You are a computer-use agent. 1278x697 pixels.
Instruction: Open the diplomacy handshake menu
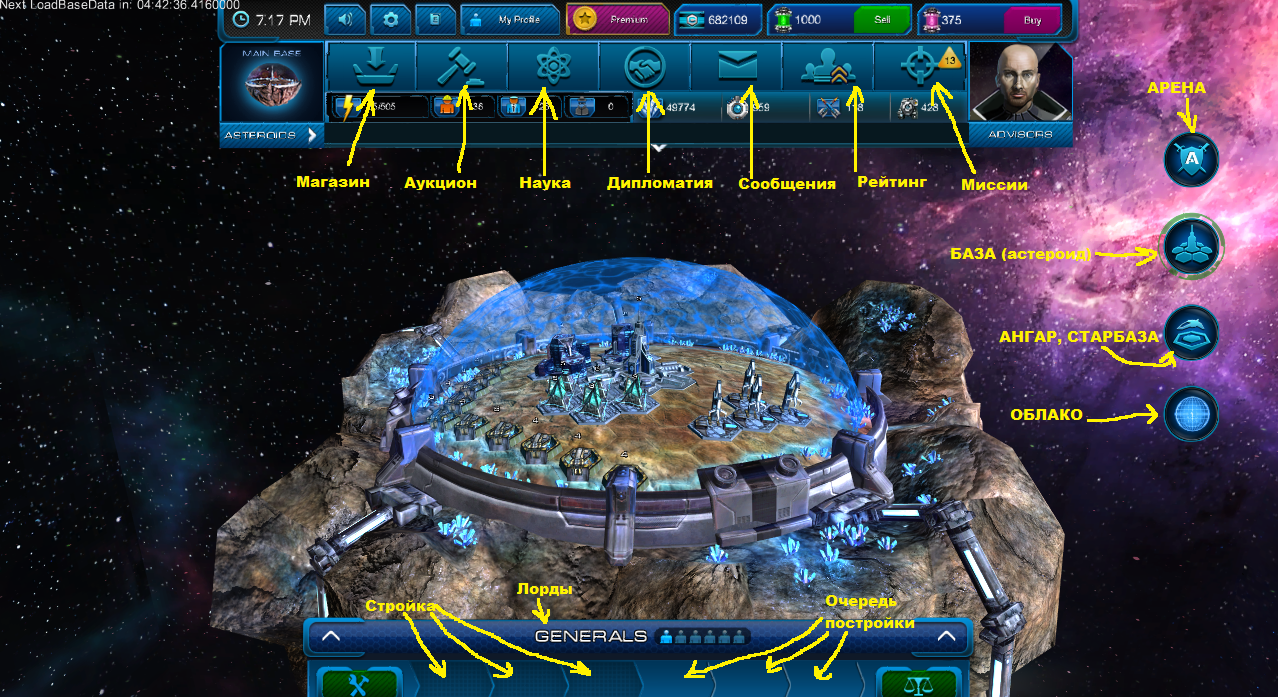[645, 66]
